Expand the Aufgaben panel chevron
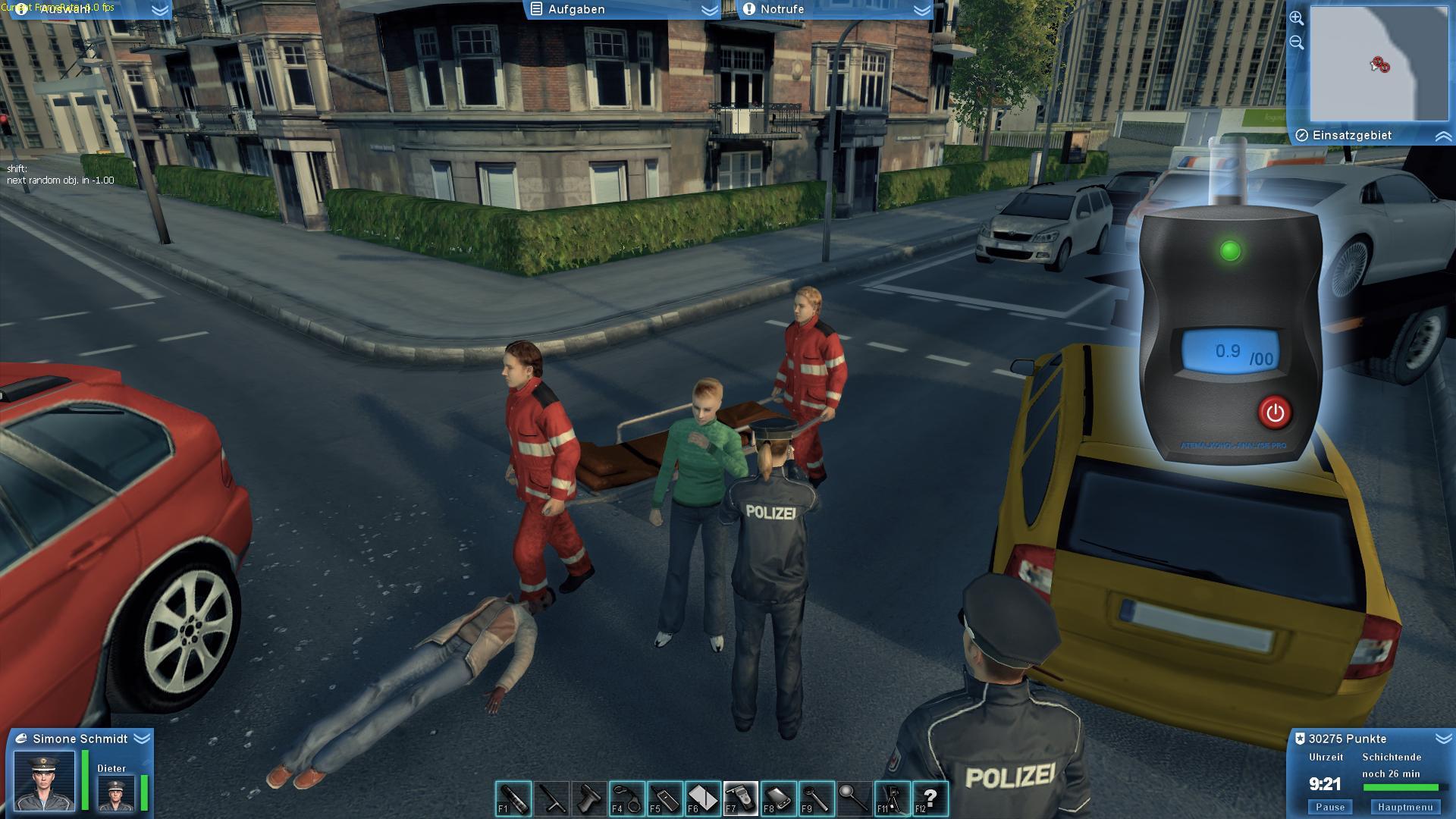This screenshot has width=1456, height=819. (x=707, y=10)
